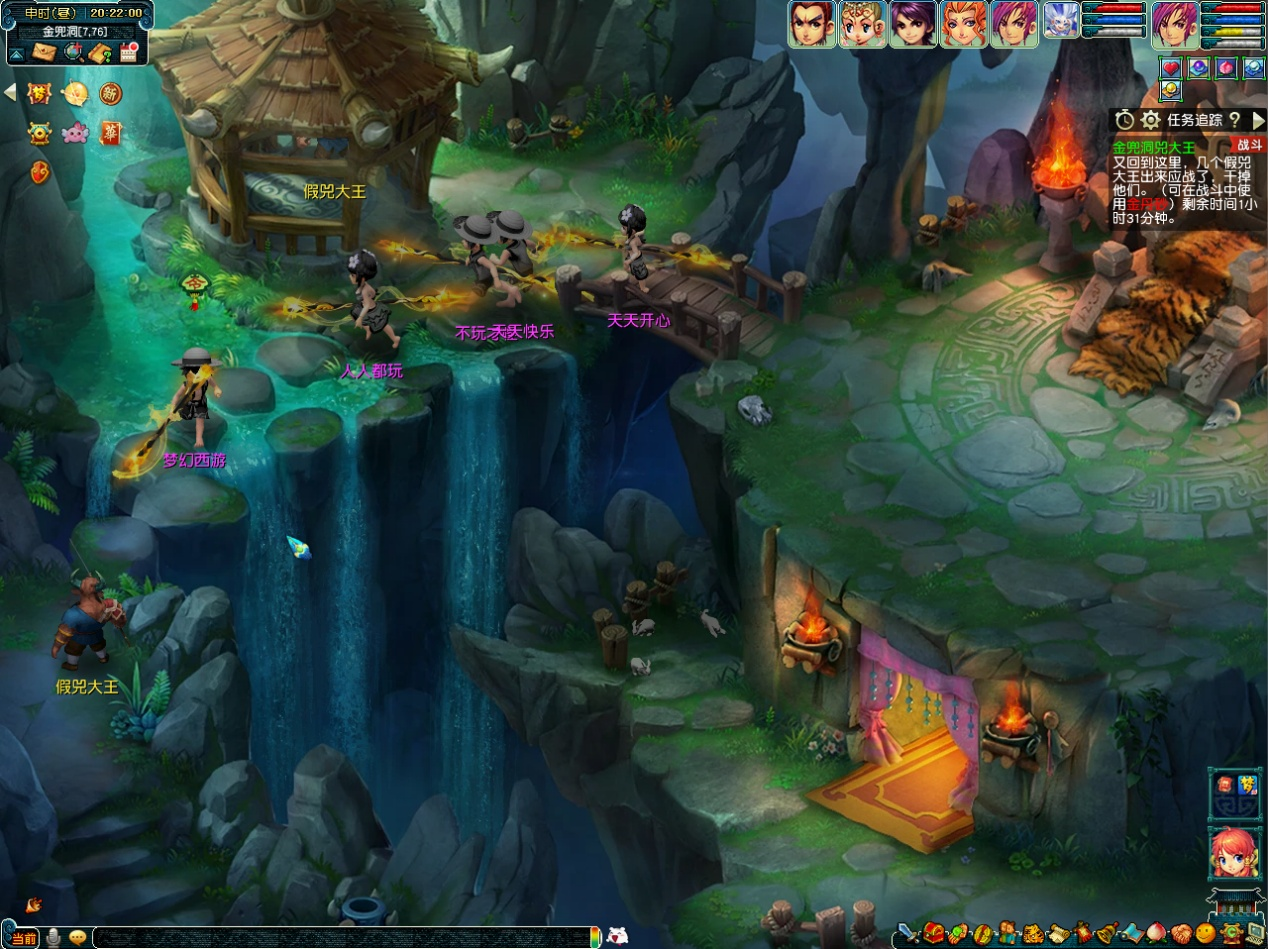Click the 当前 chat channel button
This screenshot has width=1268, height=949.
pyautogui.click(x=24, y=938)
